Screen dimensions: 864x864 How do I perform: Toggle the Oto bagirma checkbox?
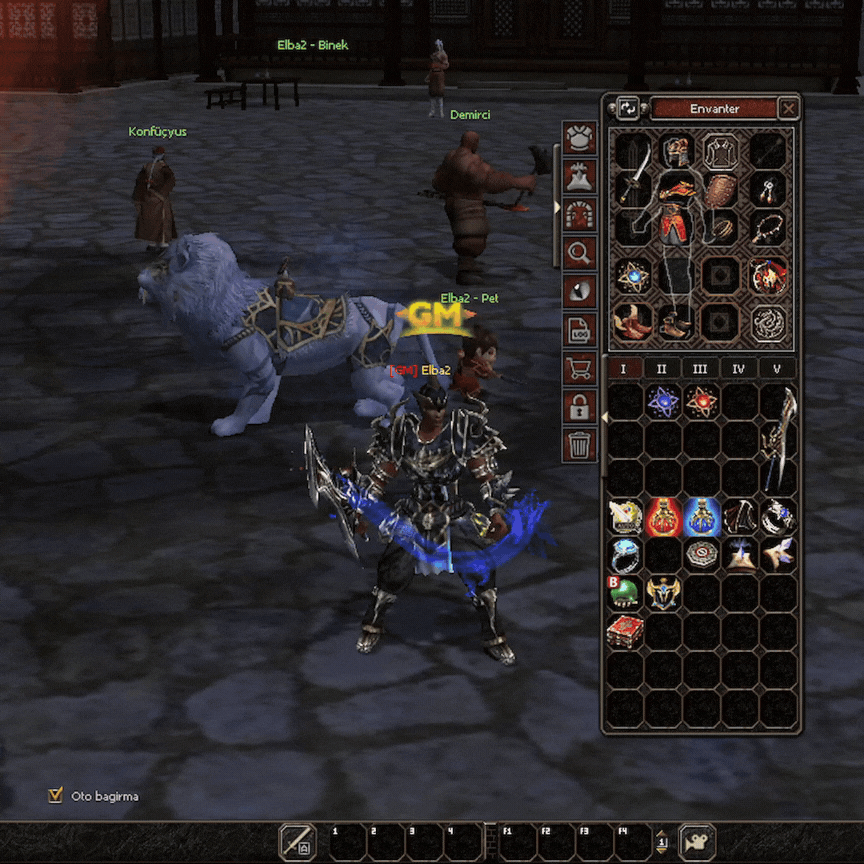pos(55,796)
